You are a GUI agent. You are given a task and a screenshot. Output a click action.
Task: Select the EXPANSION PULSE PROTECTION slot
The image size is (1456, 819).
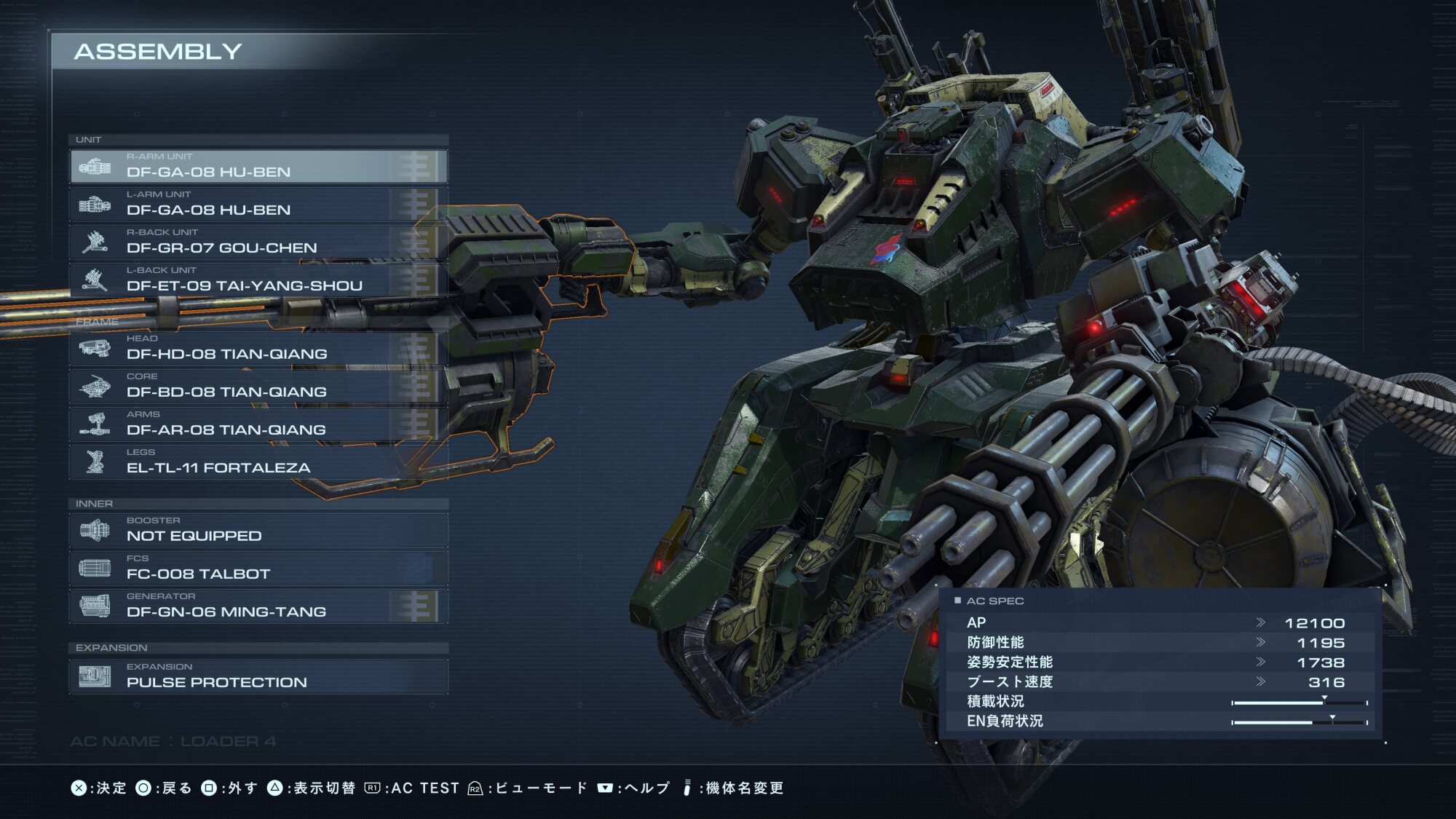click(x=258, y=677)
